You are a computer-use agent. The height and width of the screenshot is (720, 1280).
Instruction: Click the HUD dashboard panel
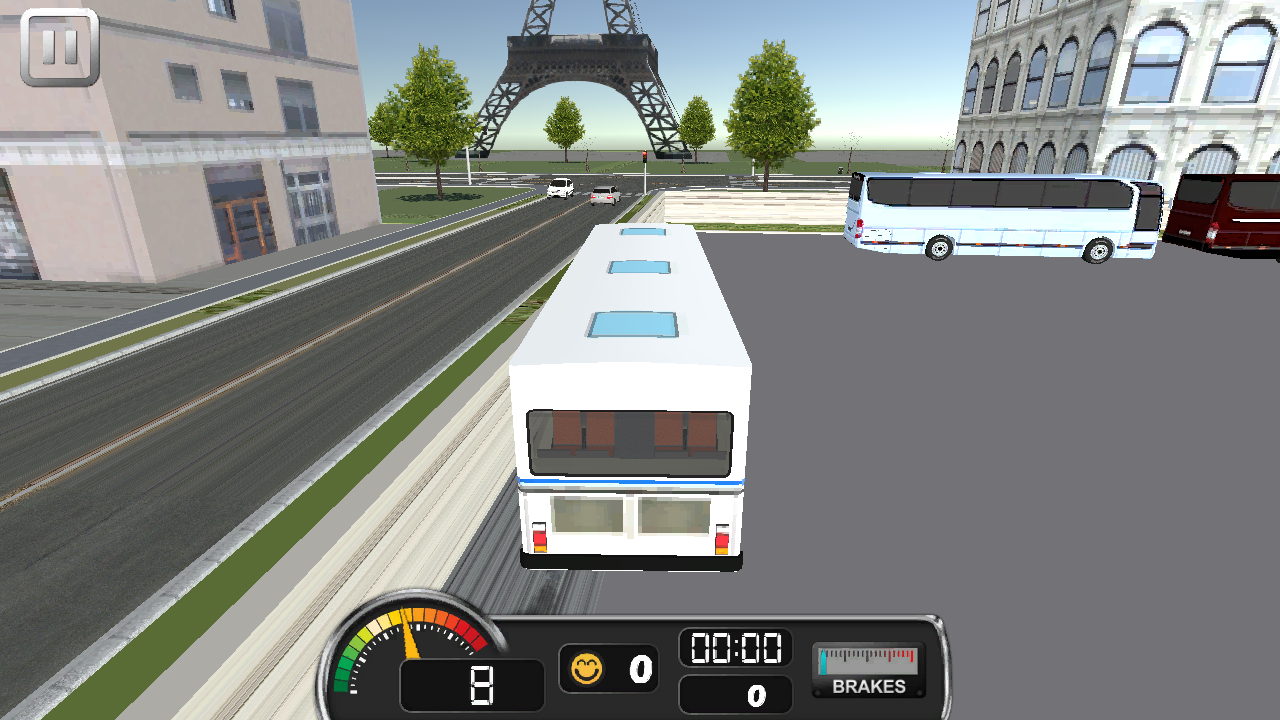pos(650,665)
